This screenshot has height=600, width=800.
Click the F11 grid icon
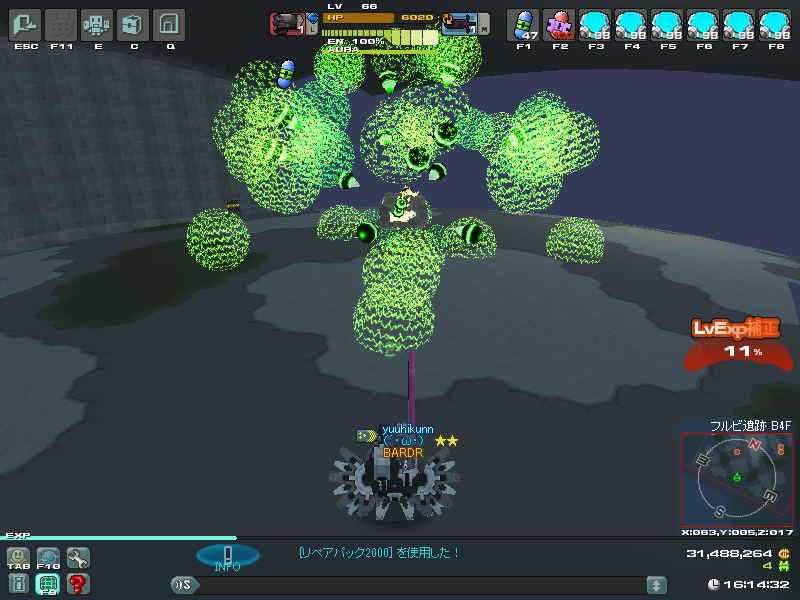pyautogui.click(x=61, y=24)
